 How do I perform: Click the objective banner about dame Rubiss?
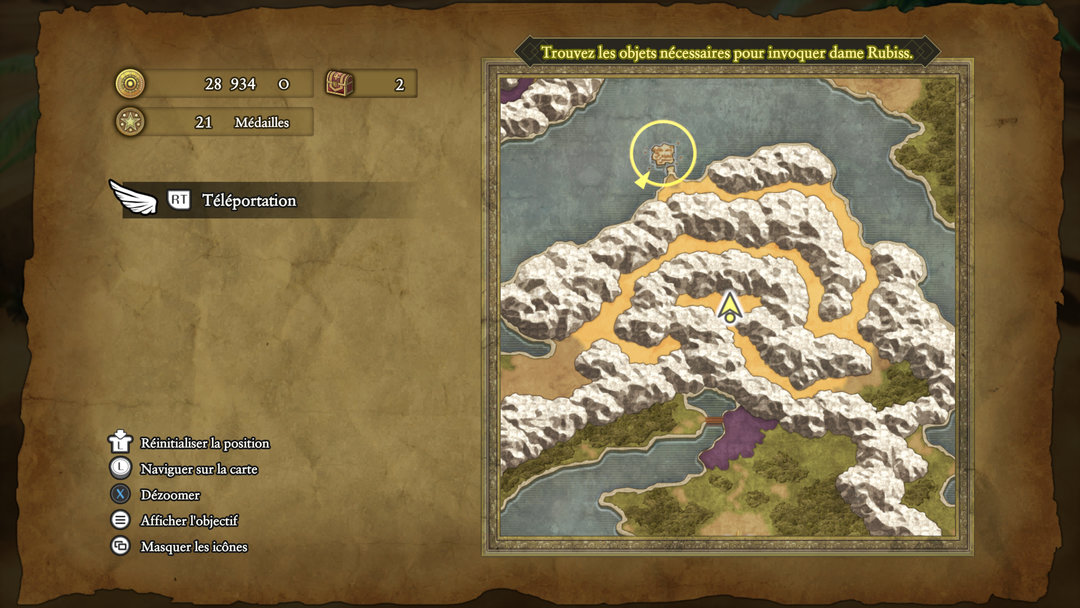tap(727, 52)
